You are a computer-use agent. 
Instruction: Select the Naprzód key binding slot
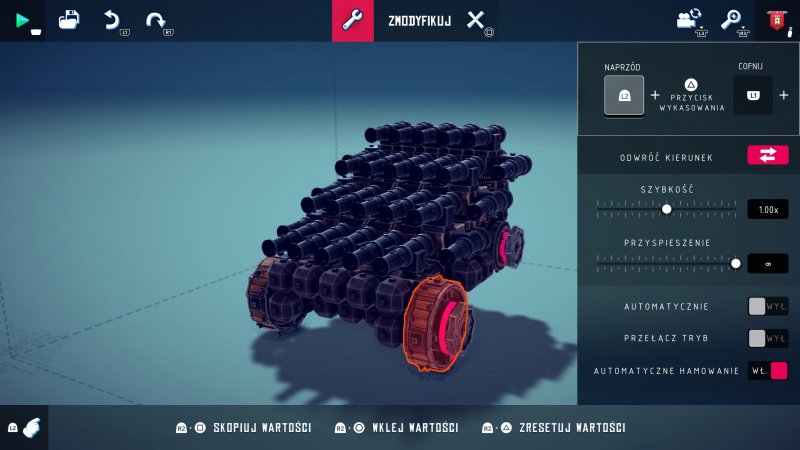(624, 96)
